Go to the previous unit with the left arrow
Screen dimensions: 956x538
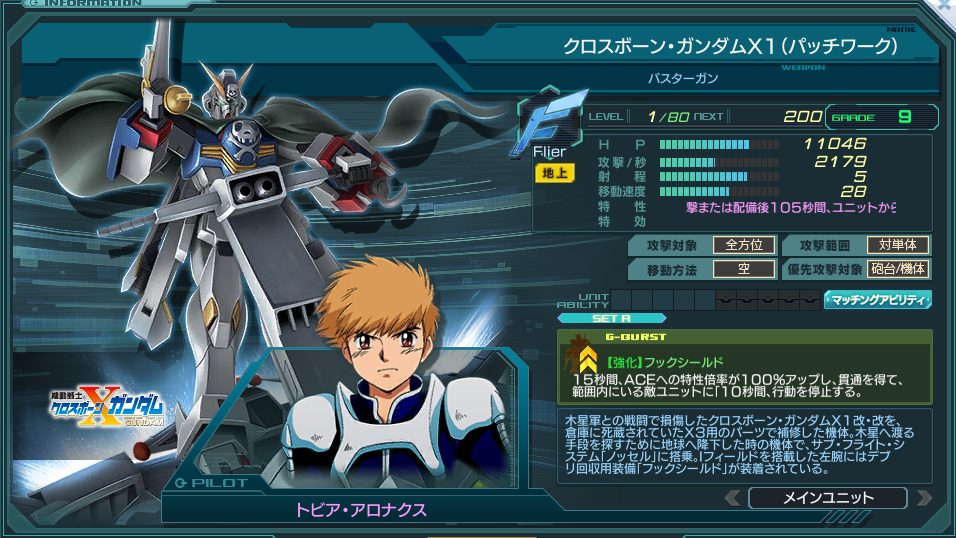coord(733,497)
